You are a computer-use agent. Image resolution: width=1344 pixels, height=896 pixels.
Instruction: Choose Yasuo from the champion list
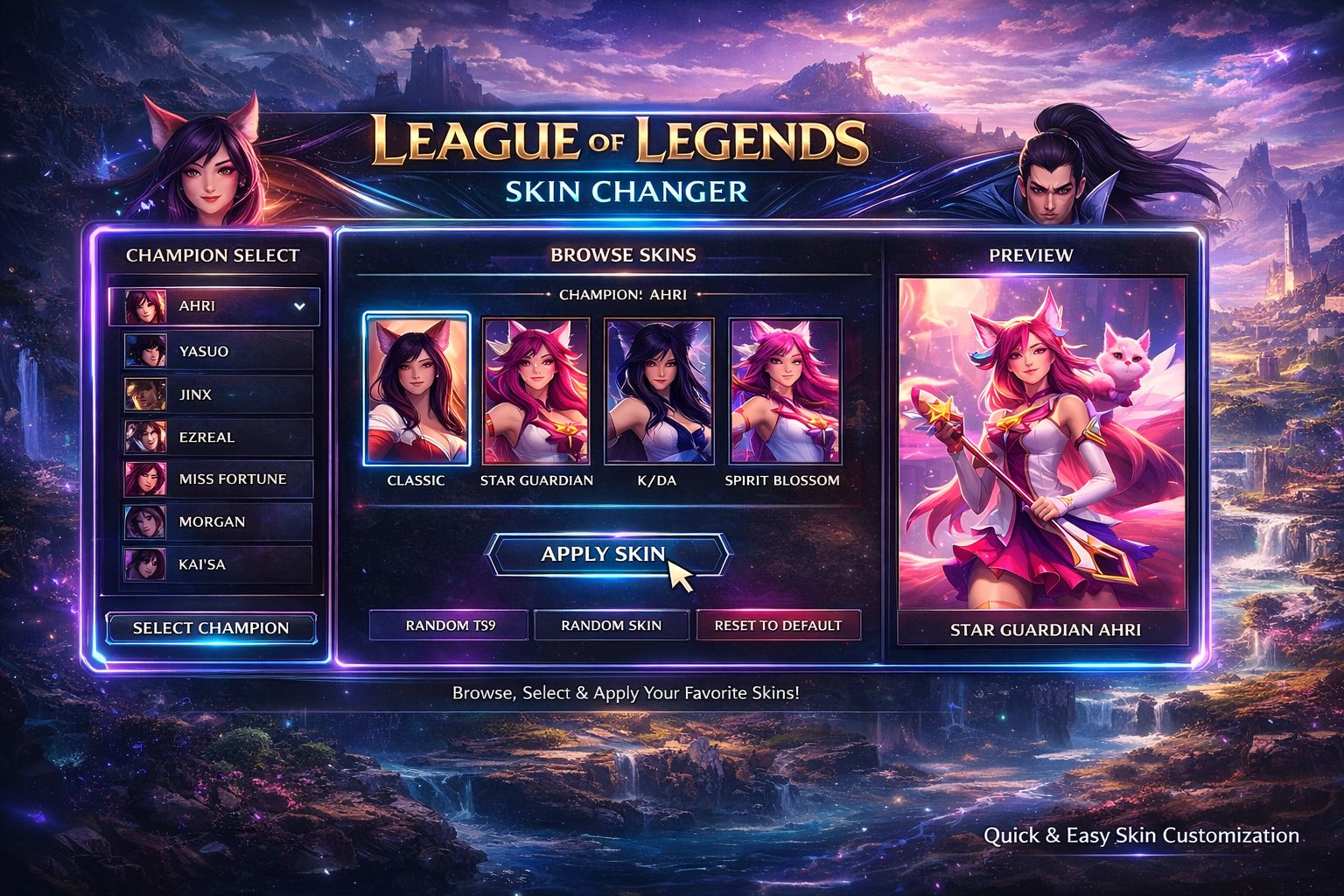(x=217, y=351)
